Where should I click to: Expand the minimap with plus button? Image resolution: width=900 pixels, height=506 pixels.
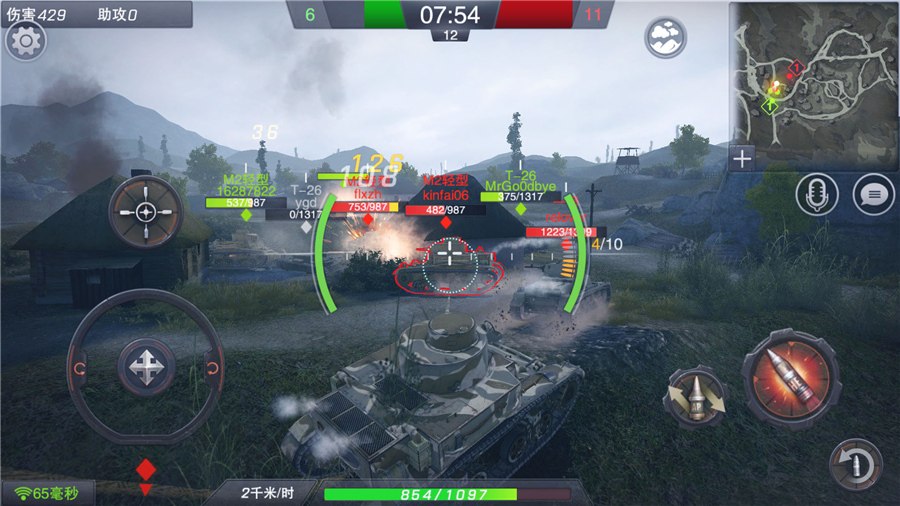[x=742, y=158]
